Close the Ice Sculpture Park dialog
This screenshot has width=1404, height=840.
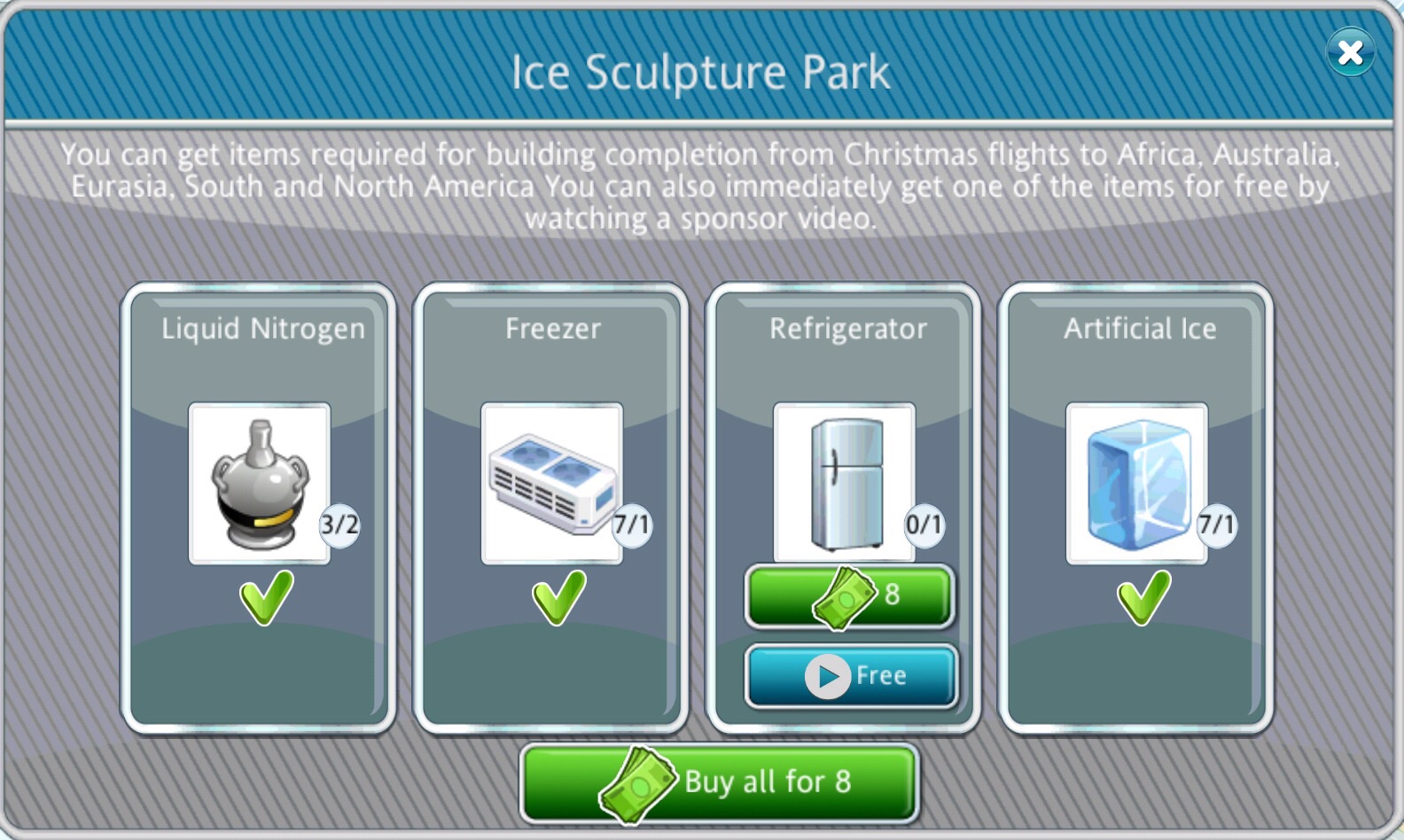1350,53
